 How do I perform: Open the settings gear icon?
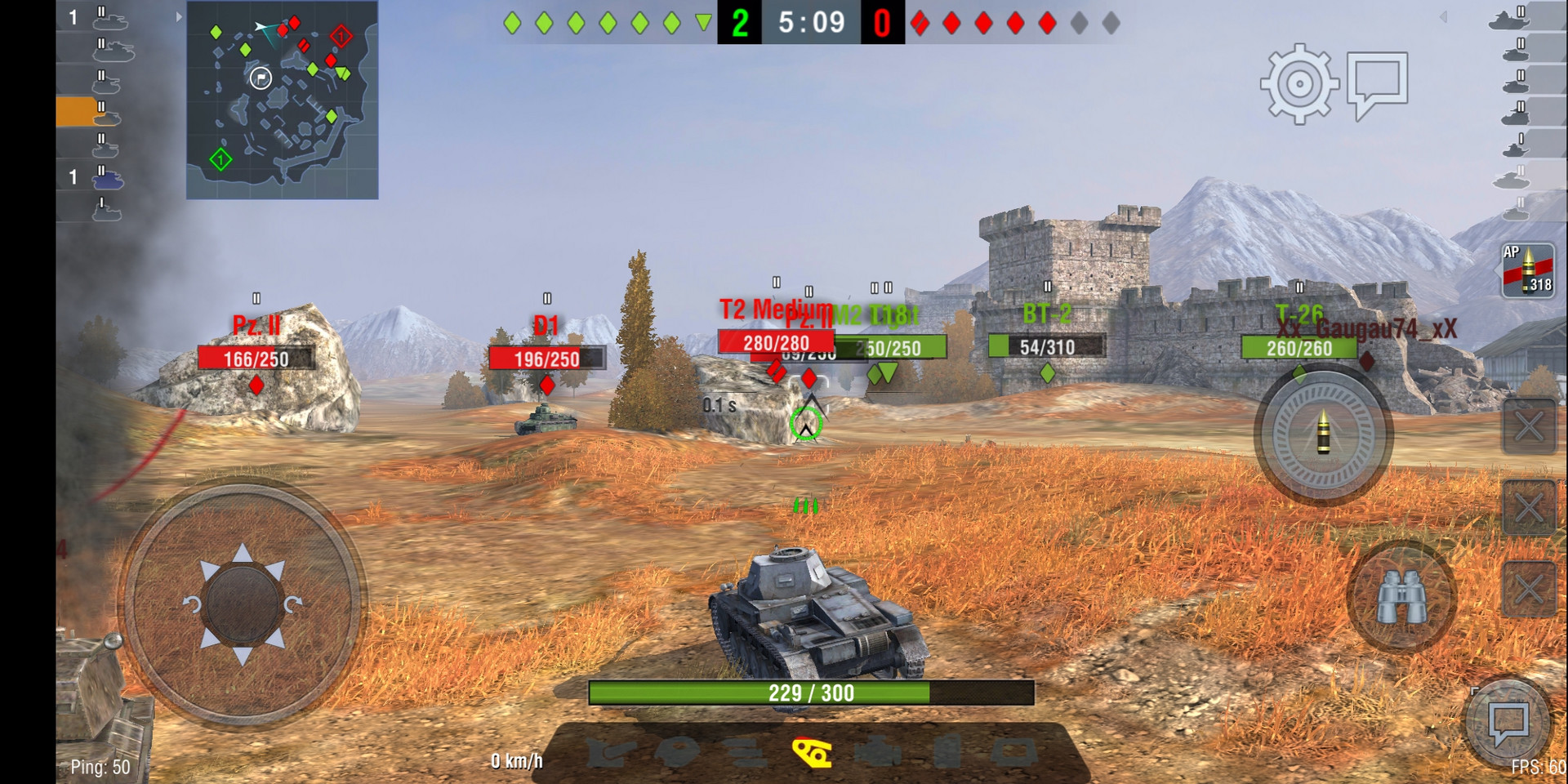click(x=1298, y=84)
